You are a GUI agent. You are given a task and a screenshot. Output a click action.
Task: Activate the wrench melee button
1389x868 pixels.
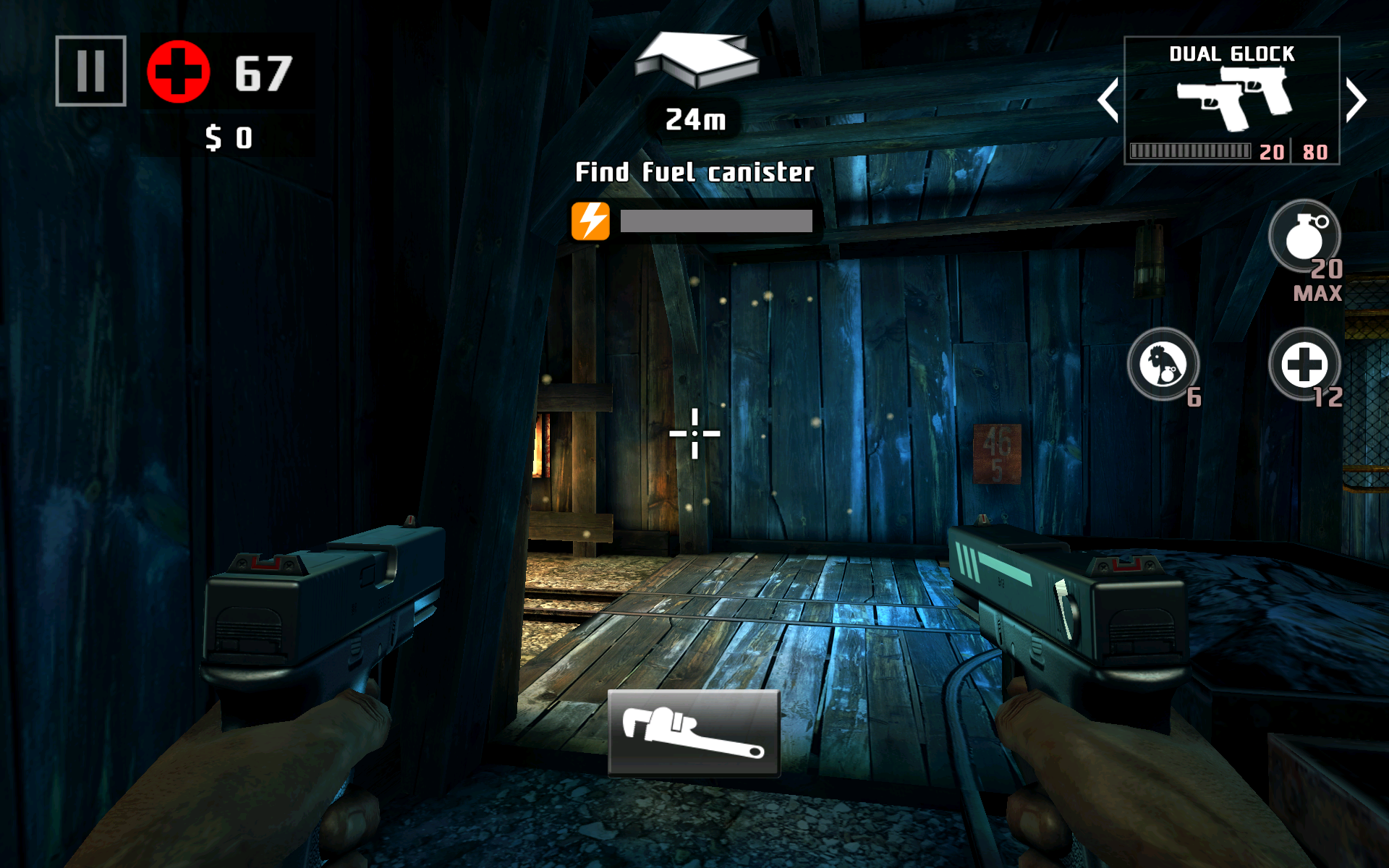[x=694, y=733]
